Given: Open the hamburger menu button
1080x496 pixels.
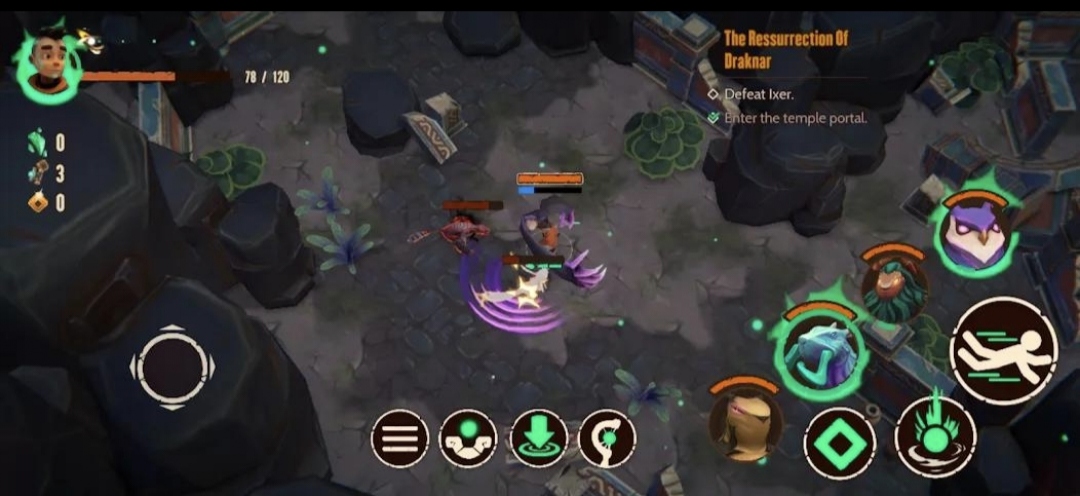Looking at the screenshot, I should 400,438.
